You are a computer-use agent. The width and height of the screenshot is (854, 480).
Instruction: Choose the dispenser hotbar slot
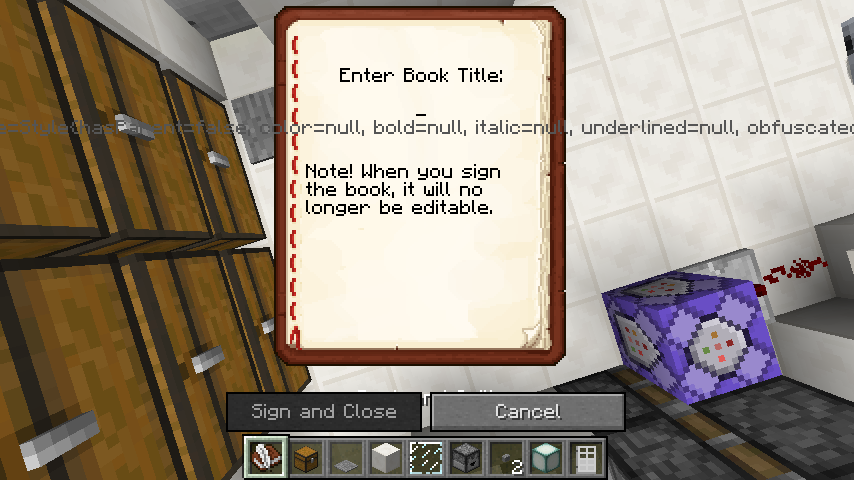pos(465,459)
